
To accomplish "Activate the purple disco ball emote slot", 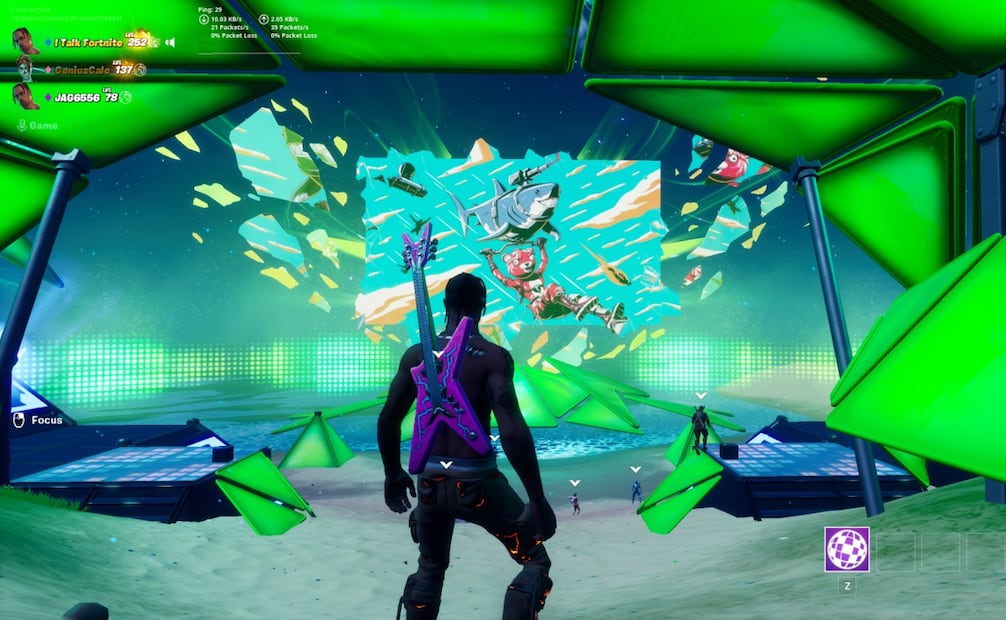I will click(846, 549).
